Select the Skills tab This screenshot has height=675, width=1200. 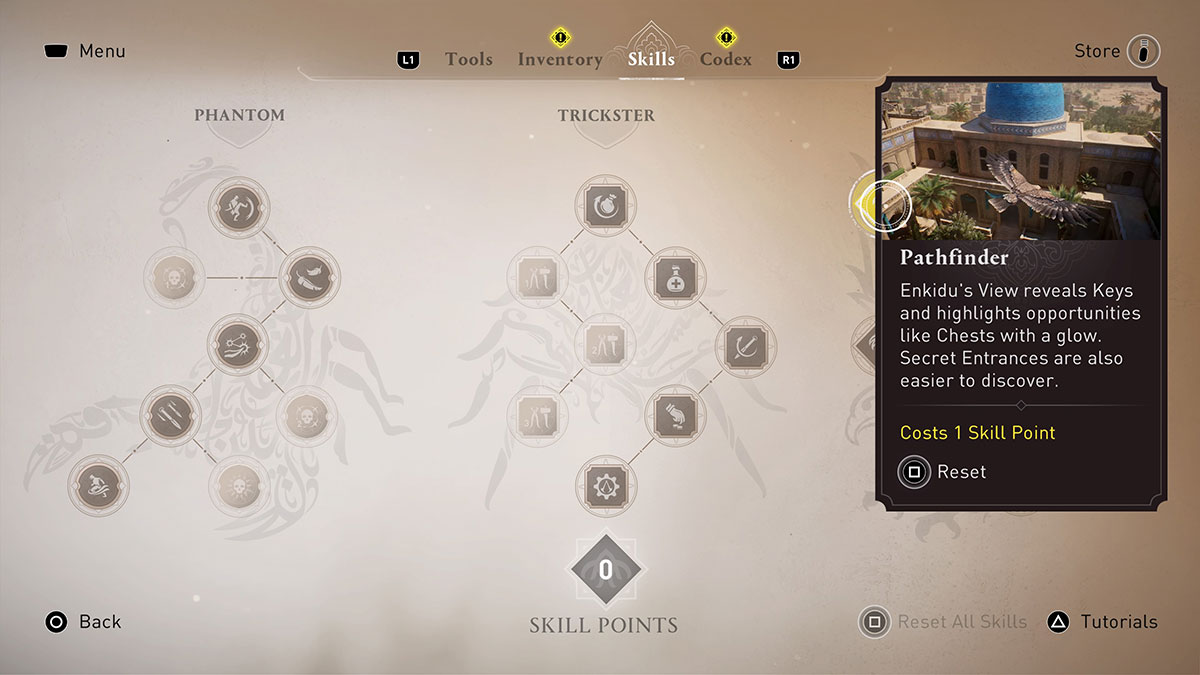(x=651, y=59)
